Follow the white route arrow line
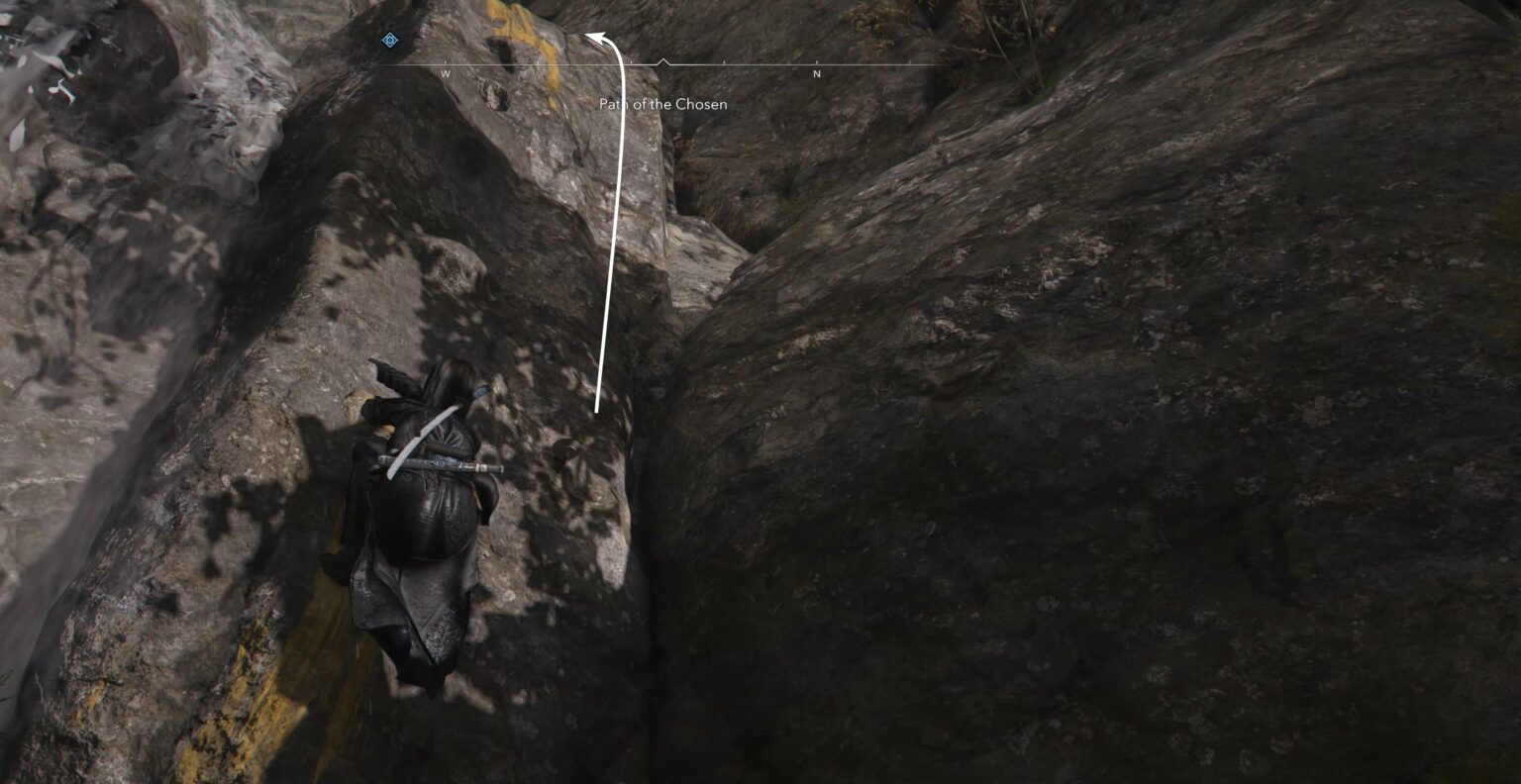This screenshot has width=1521, height=784. (612, 247)
